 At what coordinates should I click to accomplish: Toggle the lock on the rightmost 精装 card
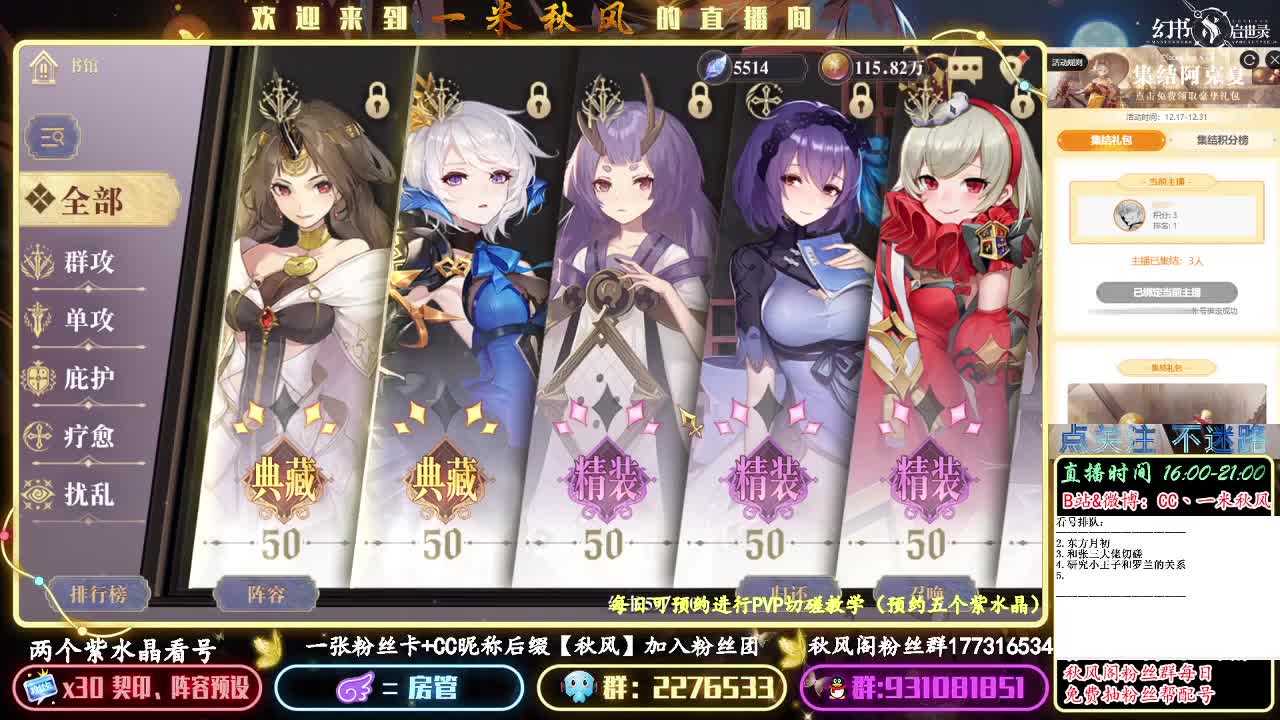(x=1020, y=103)
